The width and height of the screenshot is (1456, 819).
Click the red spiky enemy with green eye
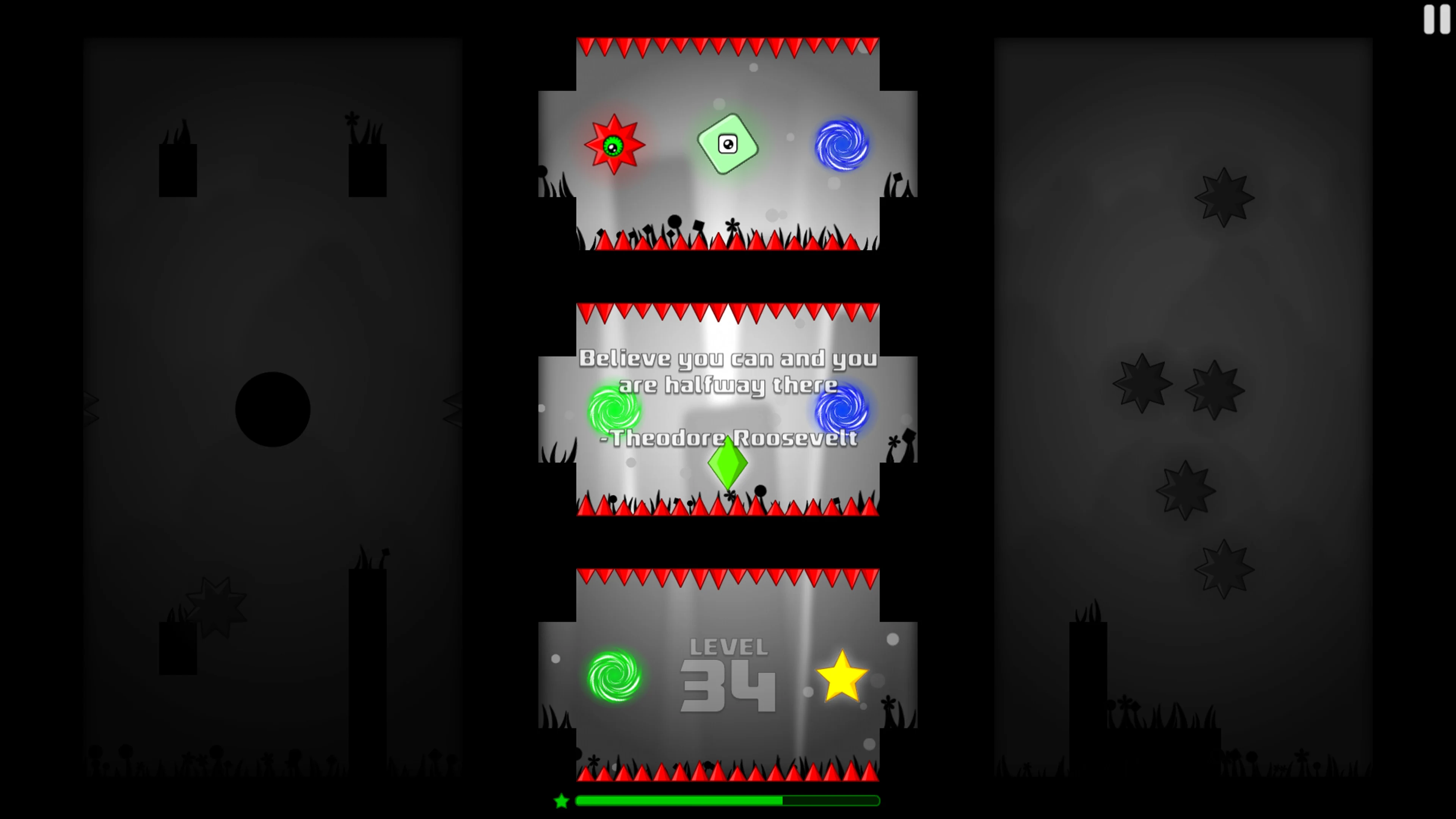pyautogui.click(x=614, y=145)
